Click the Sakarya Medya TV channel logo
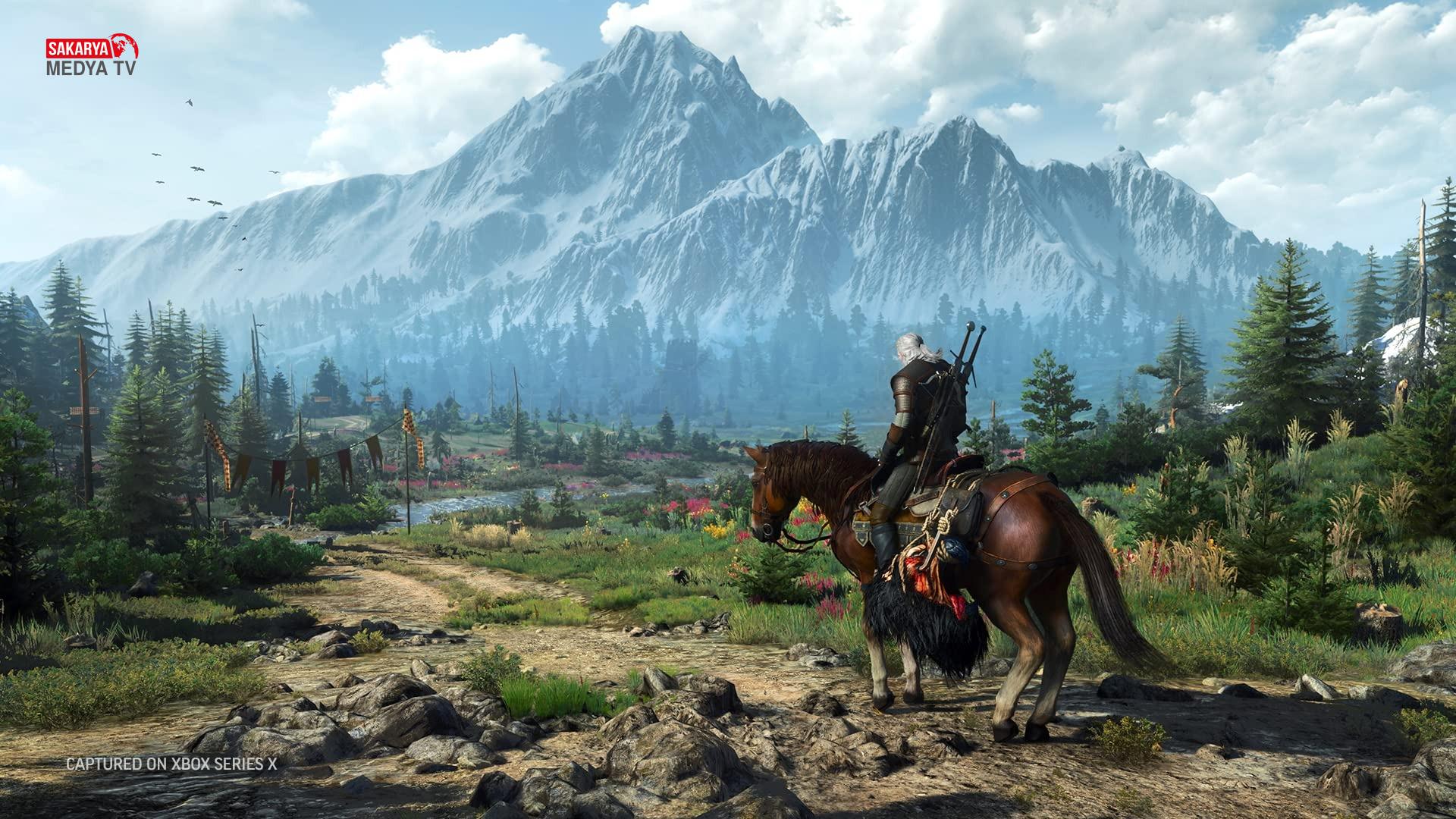The width and height of the screenshot is (1456, 819). tap(92, 55)
